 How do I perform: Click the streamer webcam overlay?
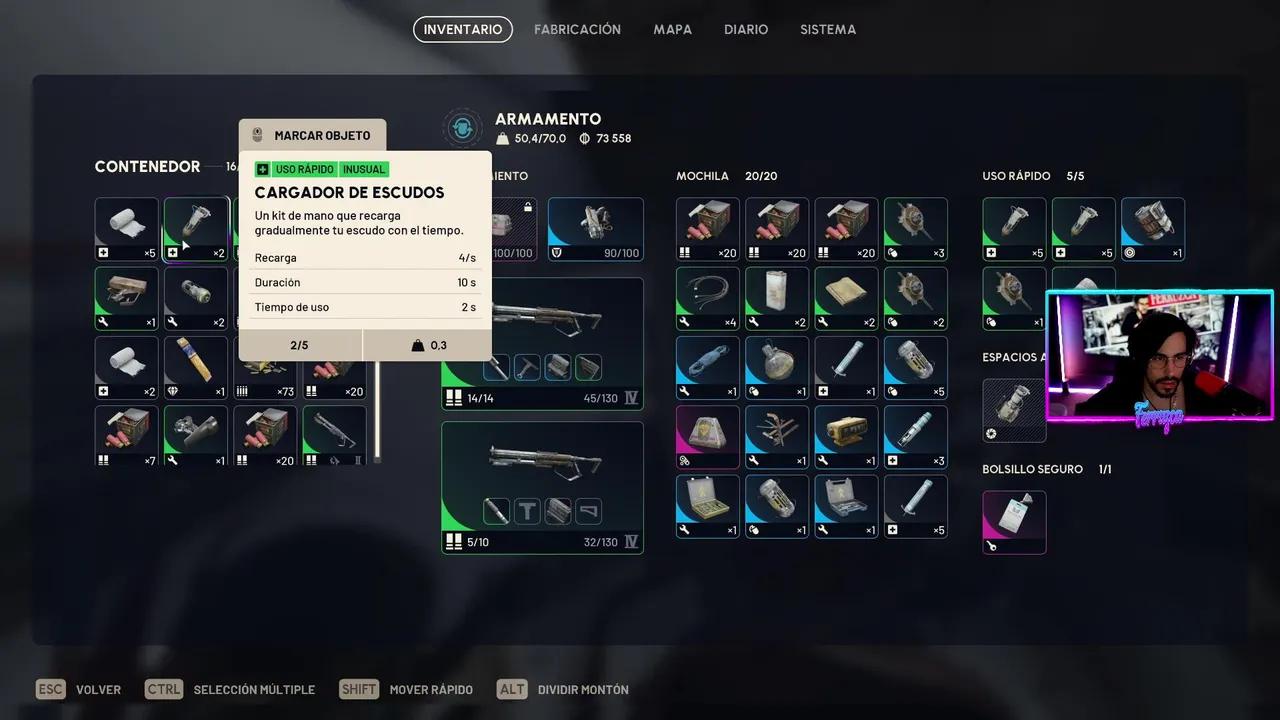click(1160, 357)
